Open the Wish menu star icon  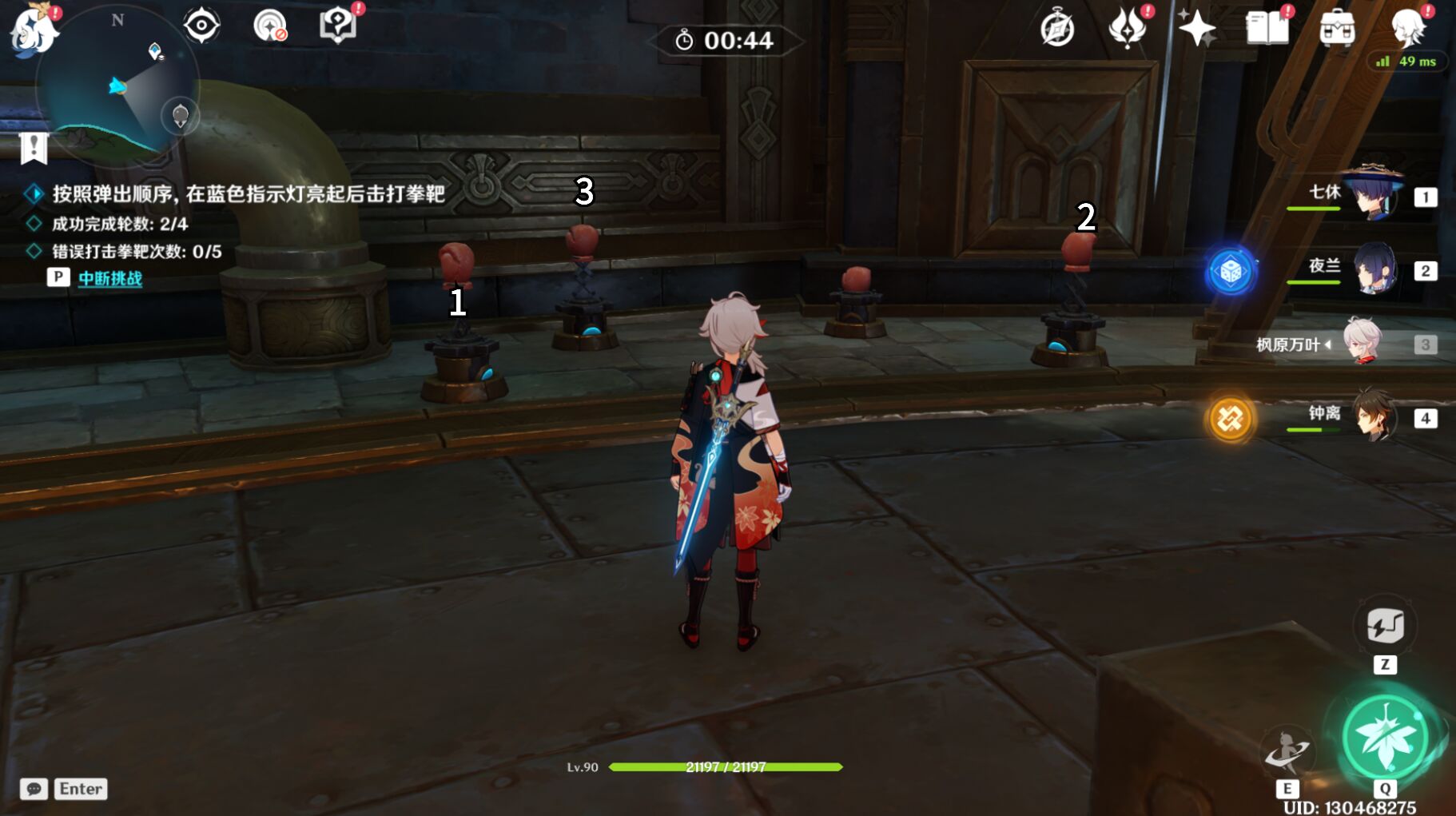pyautogui.click(x=1198, y=28)
